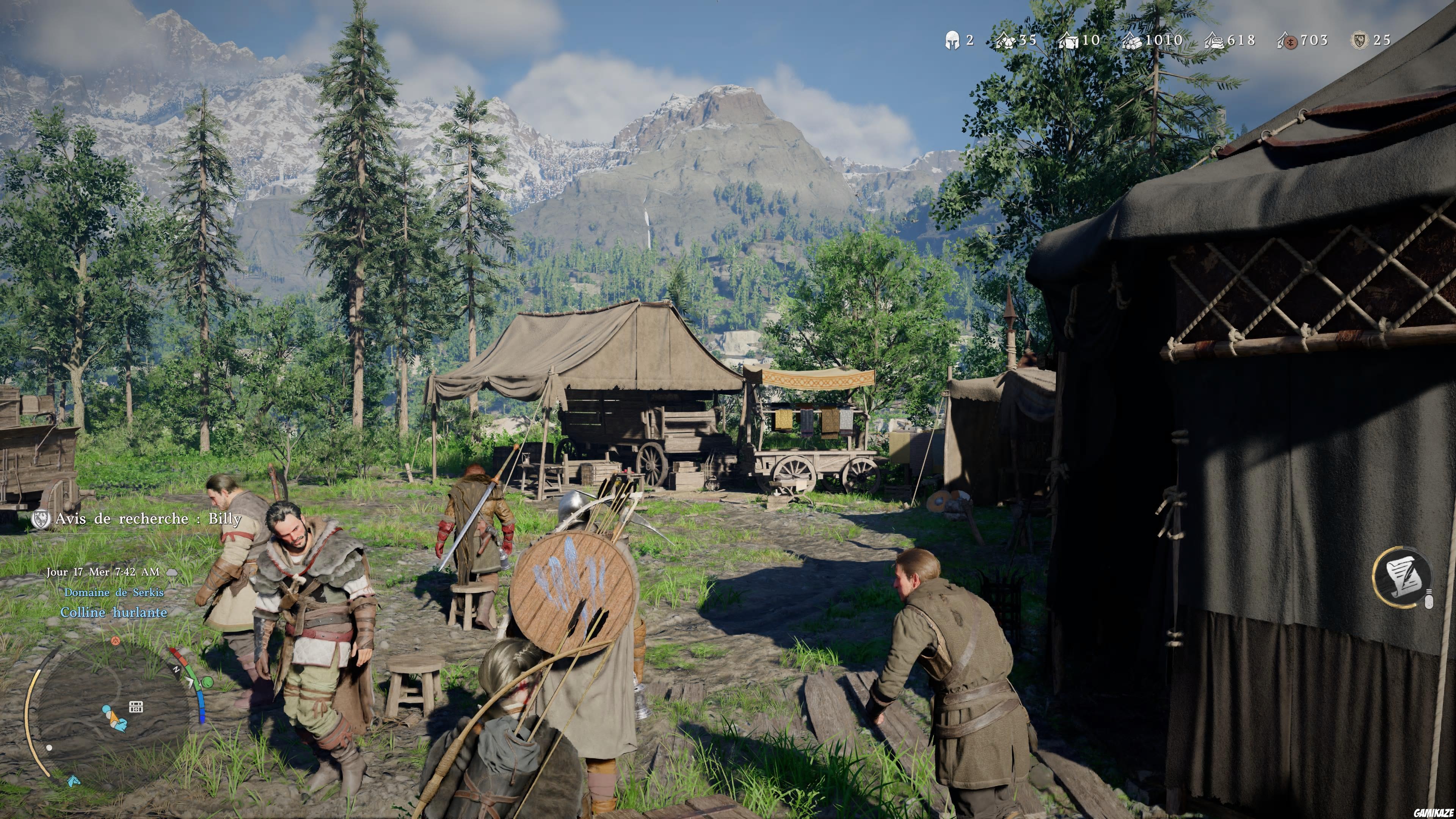Select the orange camp marker above the minimap
Screen dimensions: 1456x819
pos(115,640)
